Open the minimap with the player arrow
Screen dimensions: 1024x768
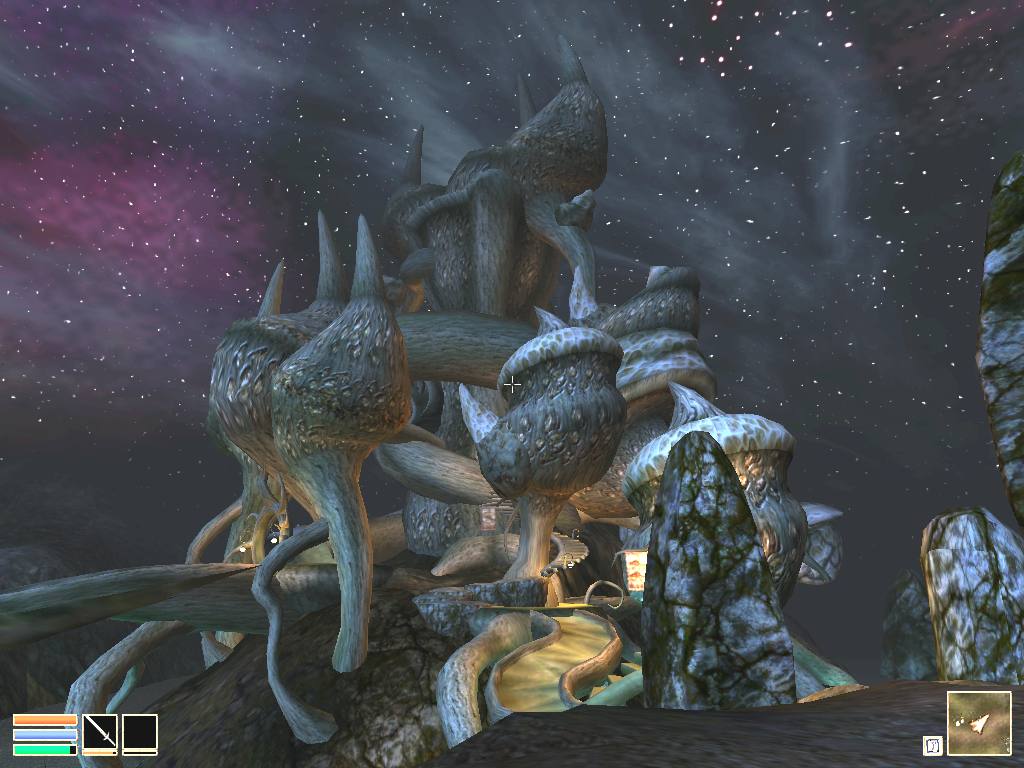[x=978, y=723]
